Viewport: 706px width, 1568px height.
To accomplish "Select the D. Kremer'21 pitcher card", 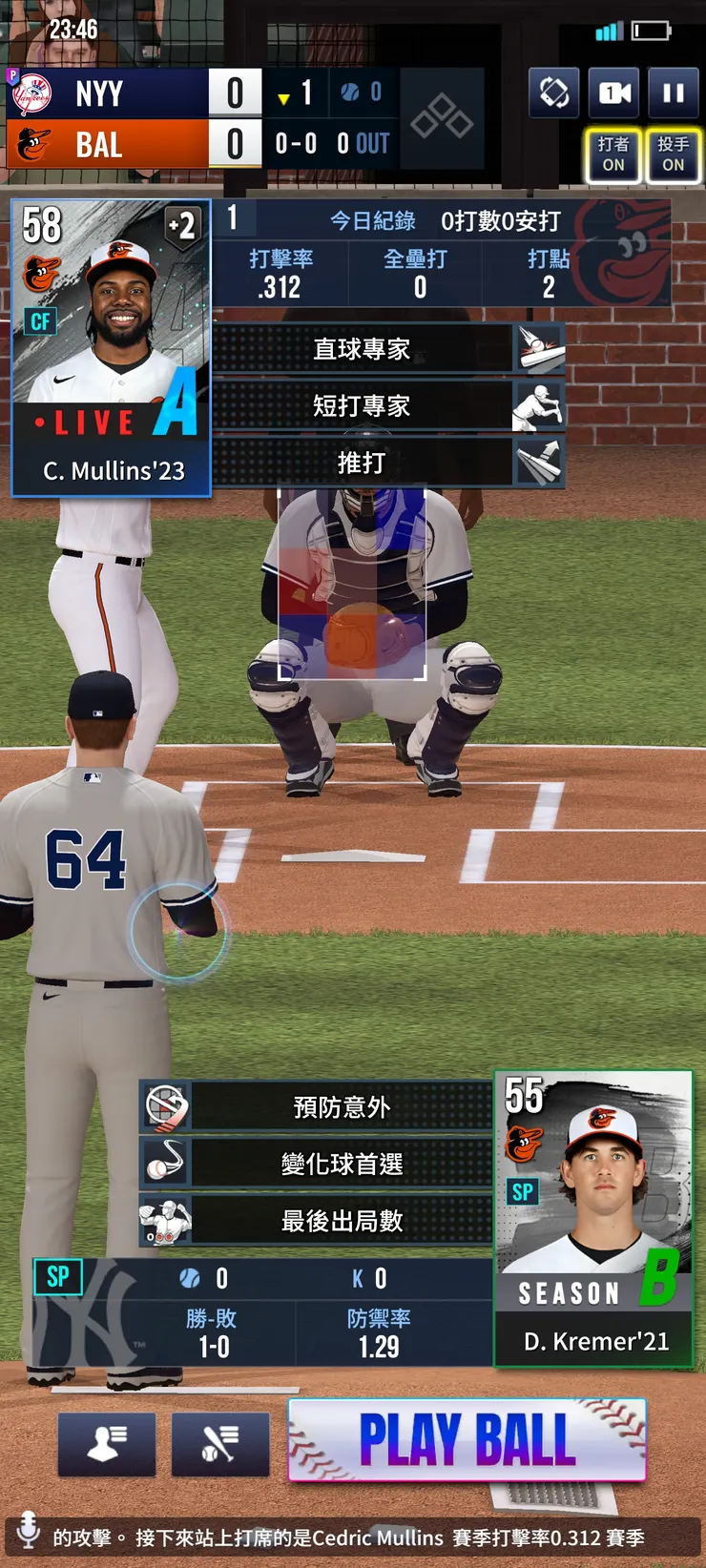I will click(592, 1221).
